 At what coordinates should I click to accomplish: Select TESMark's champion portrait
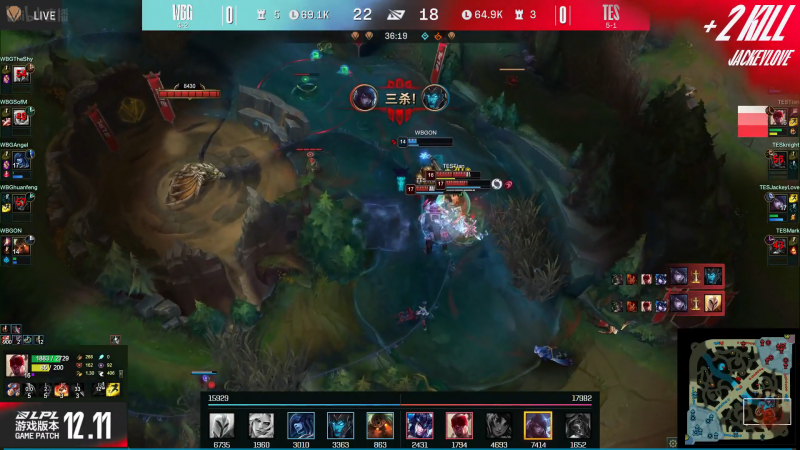click(779, 246)
